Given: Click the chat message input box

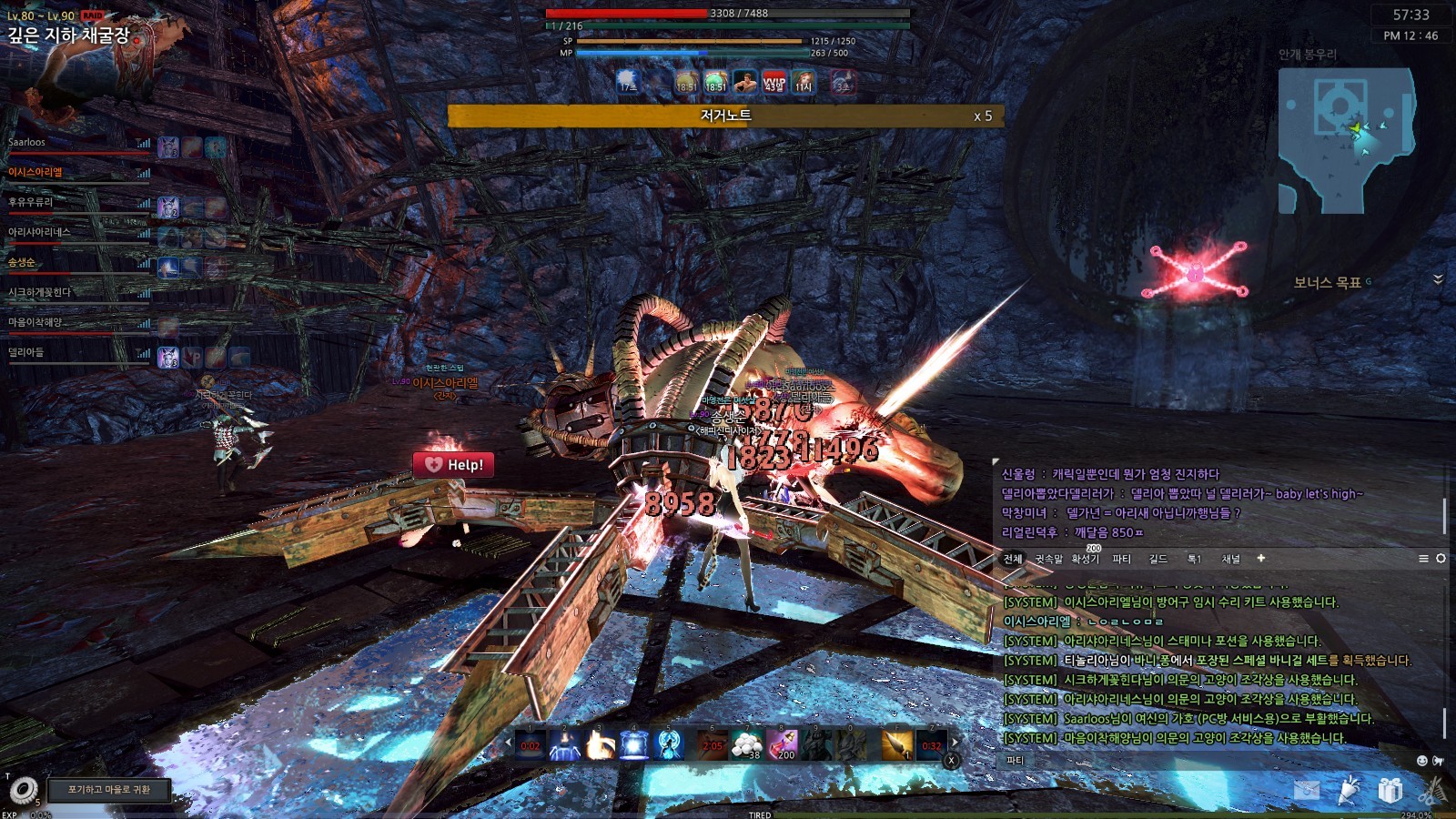Looking at the screenshot, I should 1210,761.
